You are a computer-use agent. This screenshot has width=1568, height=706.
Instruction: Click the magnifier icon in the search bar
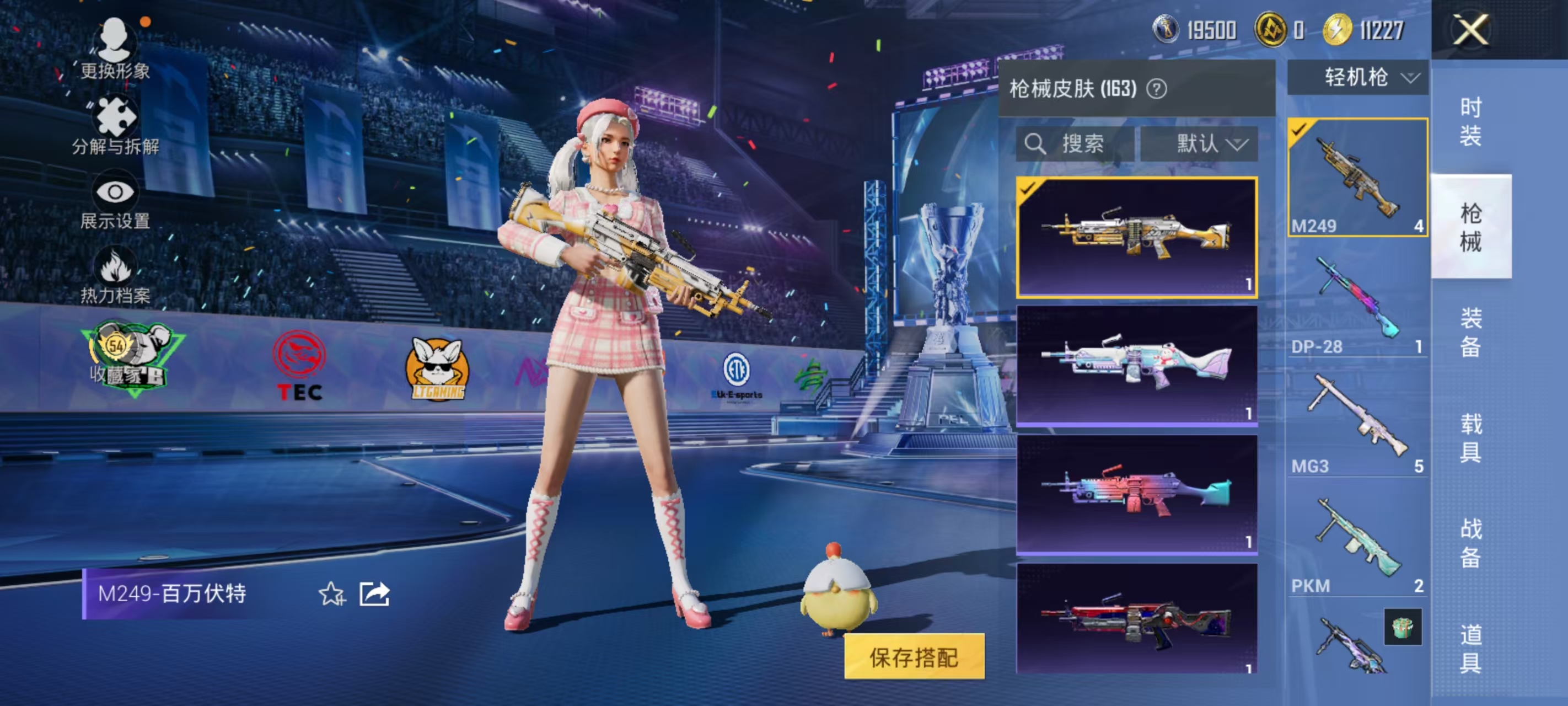(1036, 144)
